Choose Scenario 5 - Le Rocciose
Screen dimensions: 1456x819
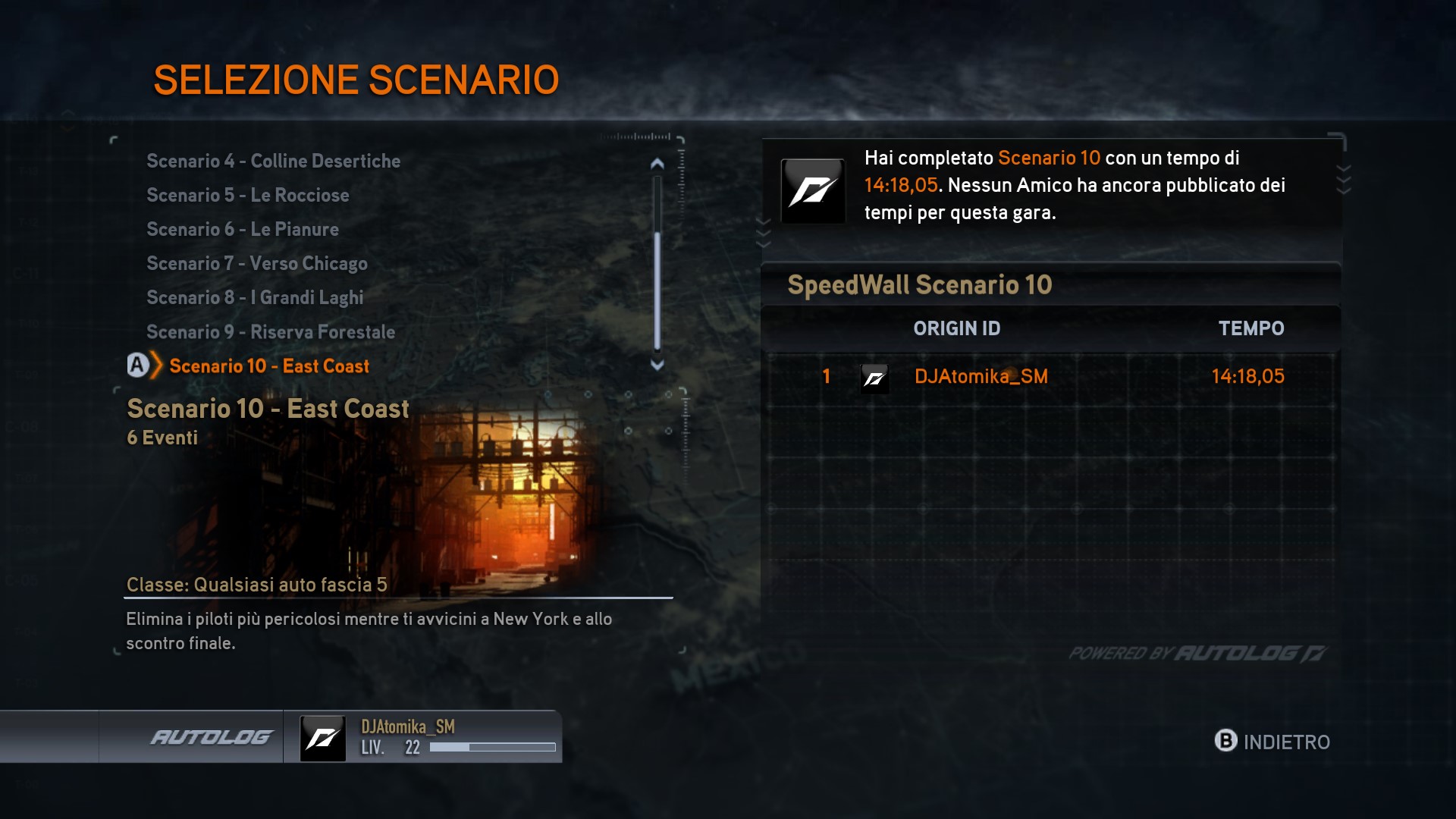click(x=247, y=196)
